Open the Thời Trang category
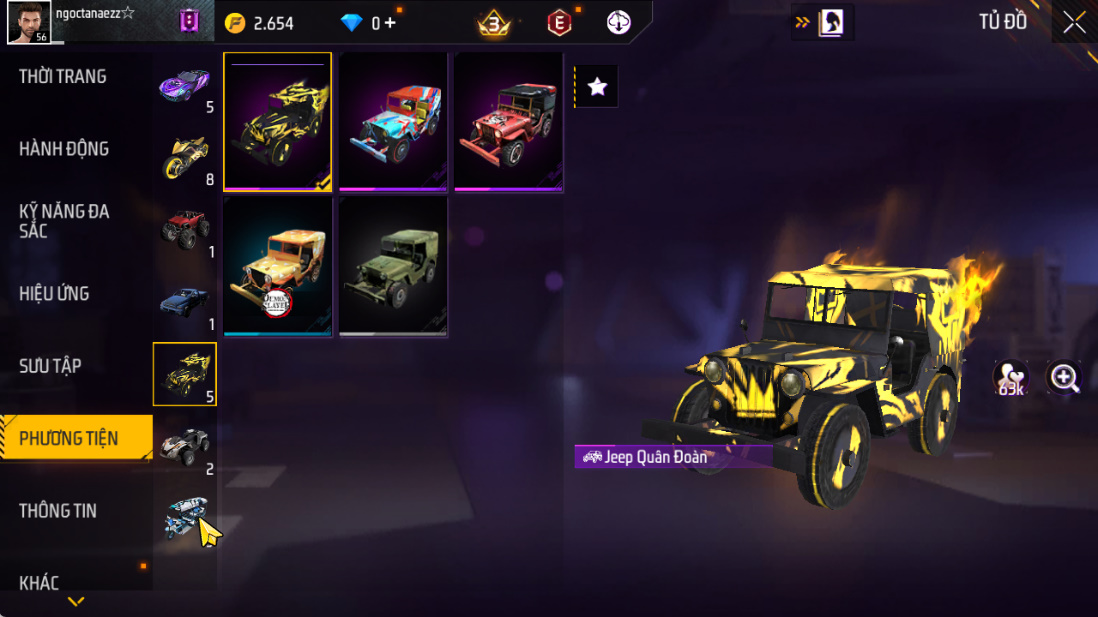This screenshot has height=617, width=1098. (x=63, y=77)
